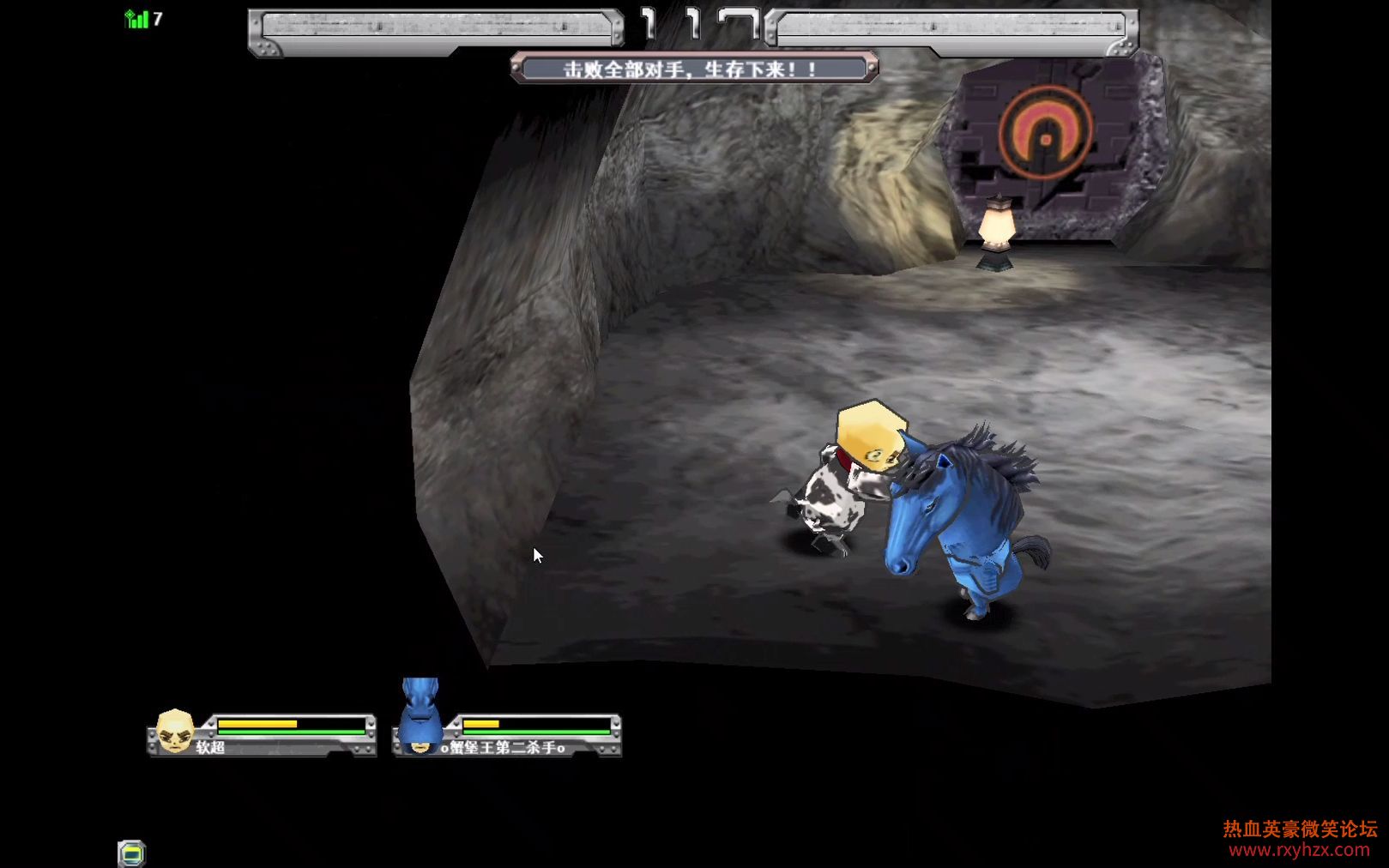This screenshot has width=1389, height=868.
Task: Select the 软超 player portrait
Action: click(175, 732)
